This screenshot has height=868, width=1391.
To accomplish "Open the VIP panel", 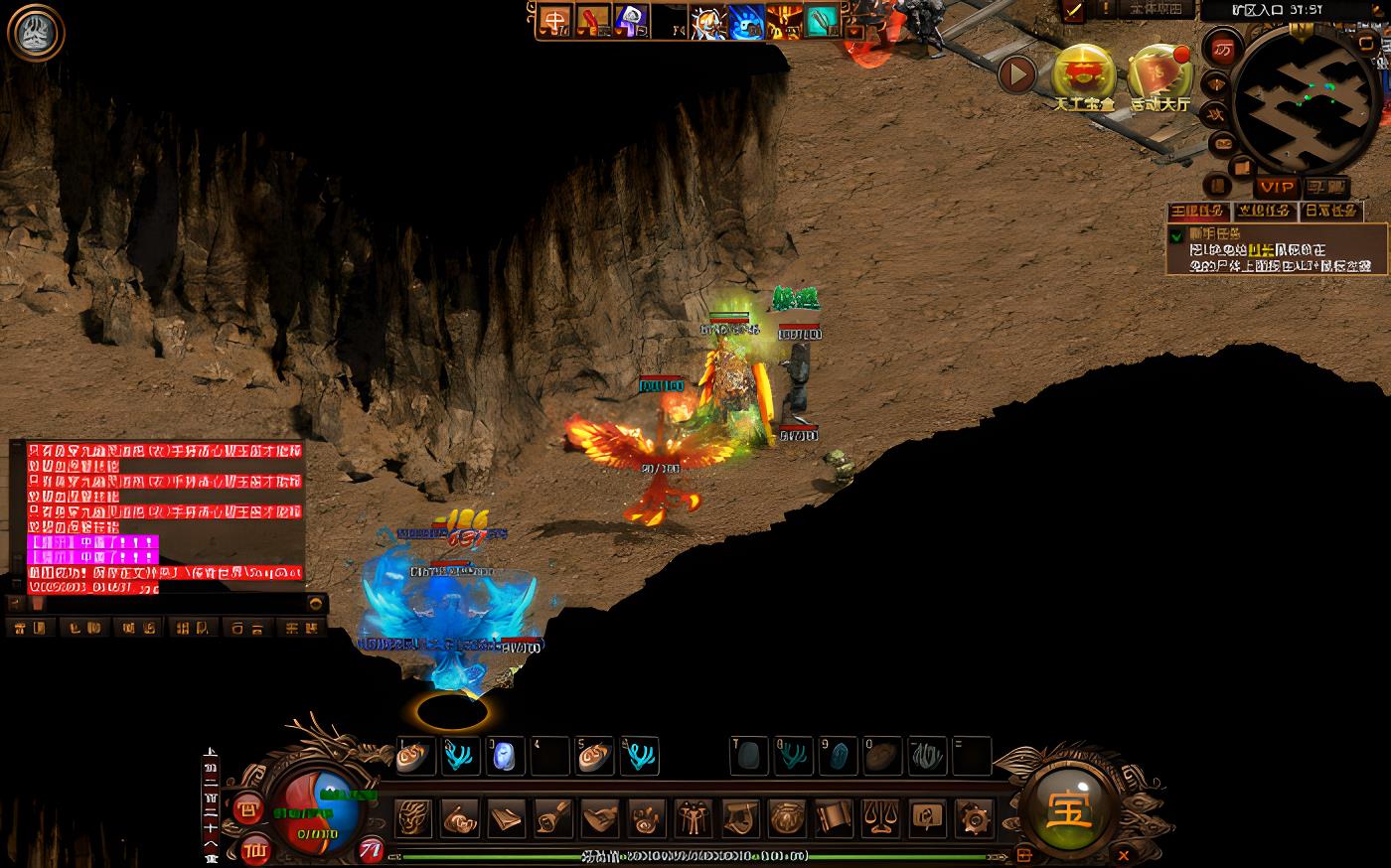I will [x=1277, y=187].
